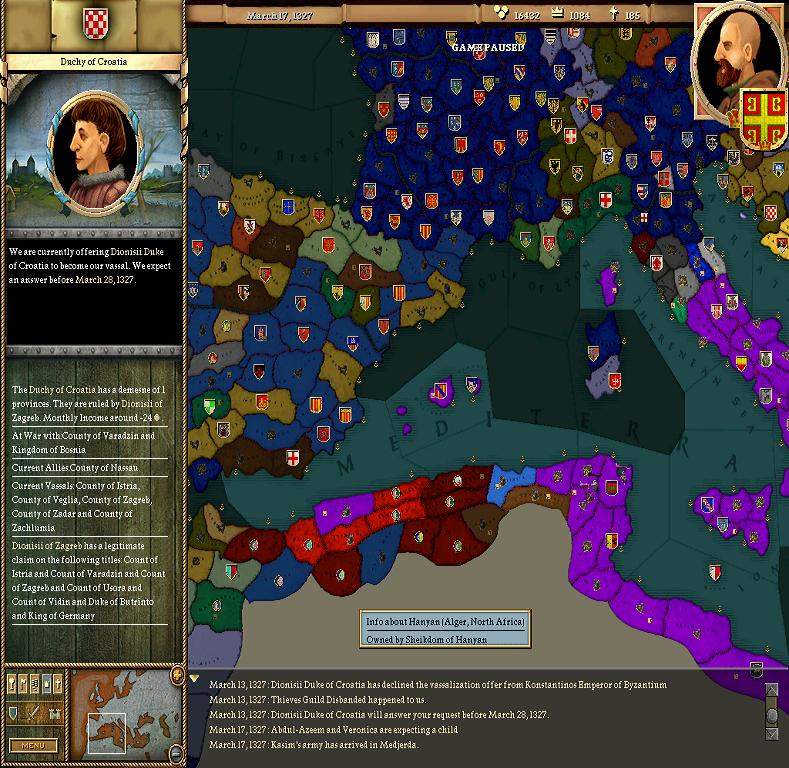Click the message log's up arrow
The height and width of the screenshot is (768, 789).
(x=771, y=690)
